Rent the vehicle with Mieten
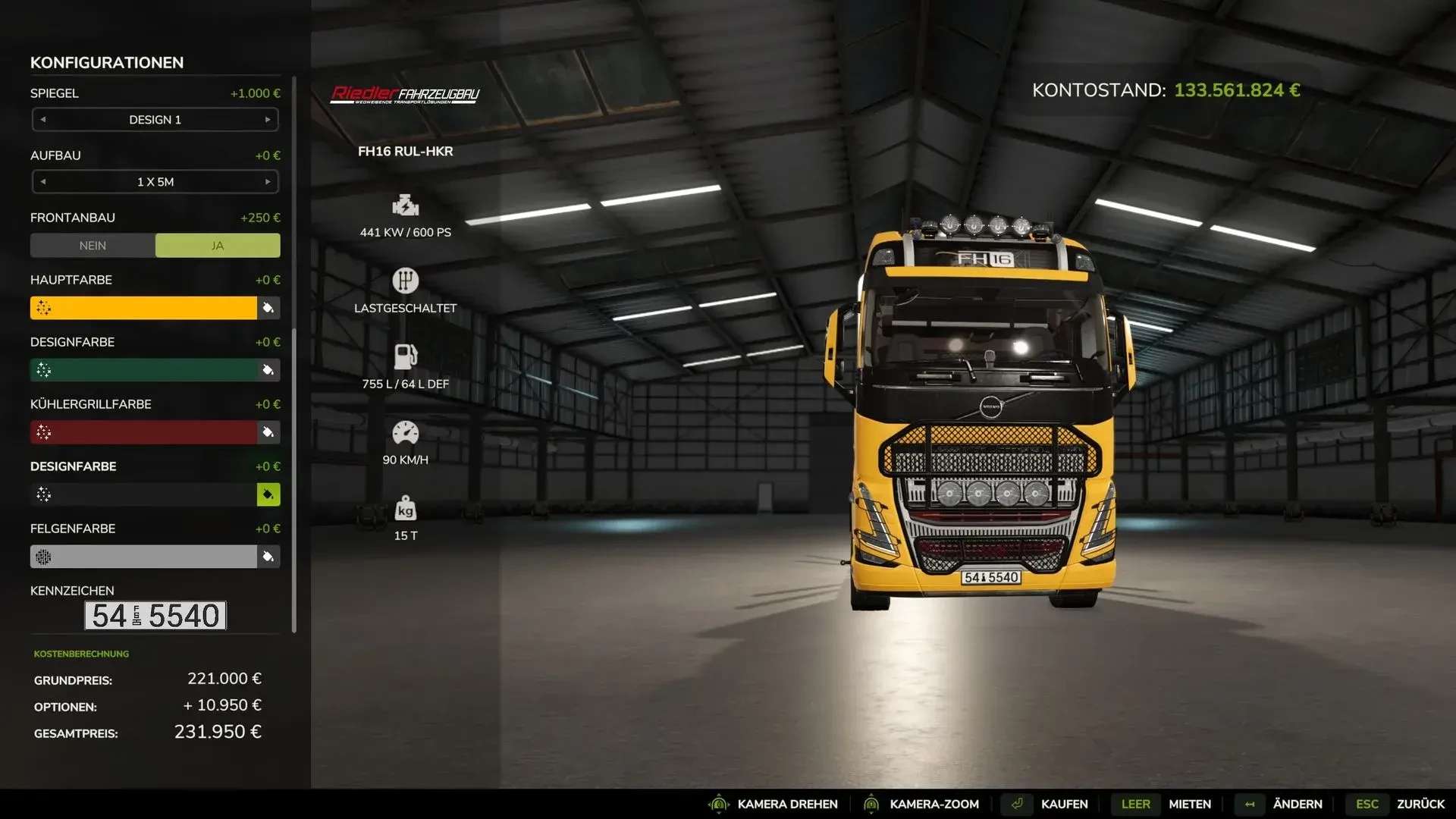This screenshot has height=819, width=1456. pyautogui.click(x=1189, y=804)
